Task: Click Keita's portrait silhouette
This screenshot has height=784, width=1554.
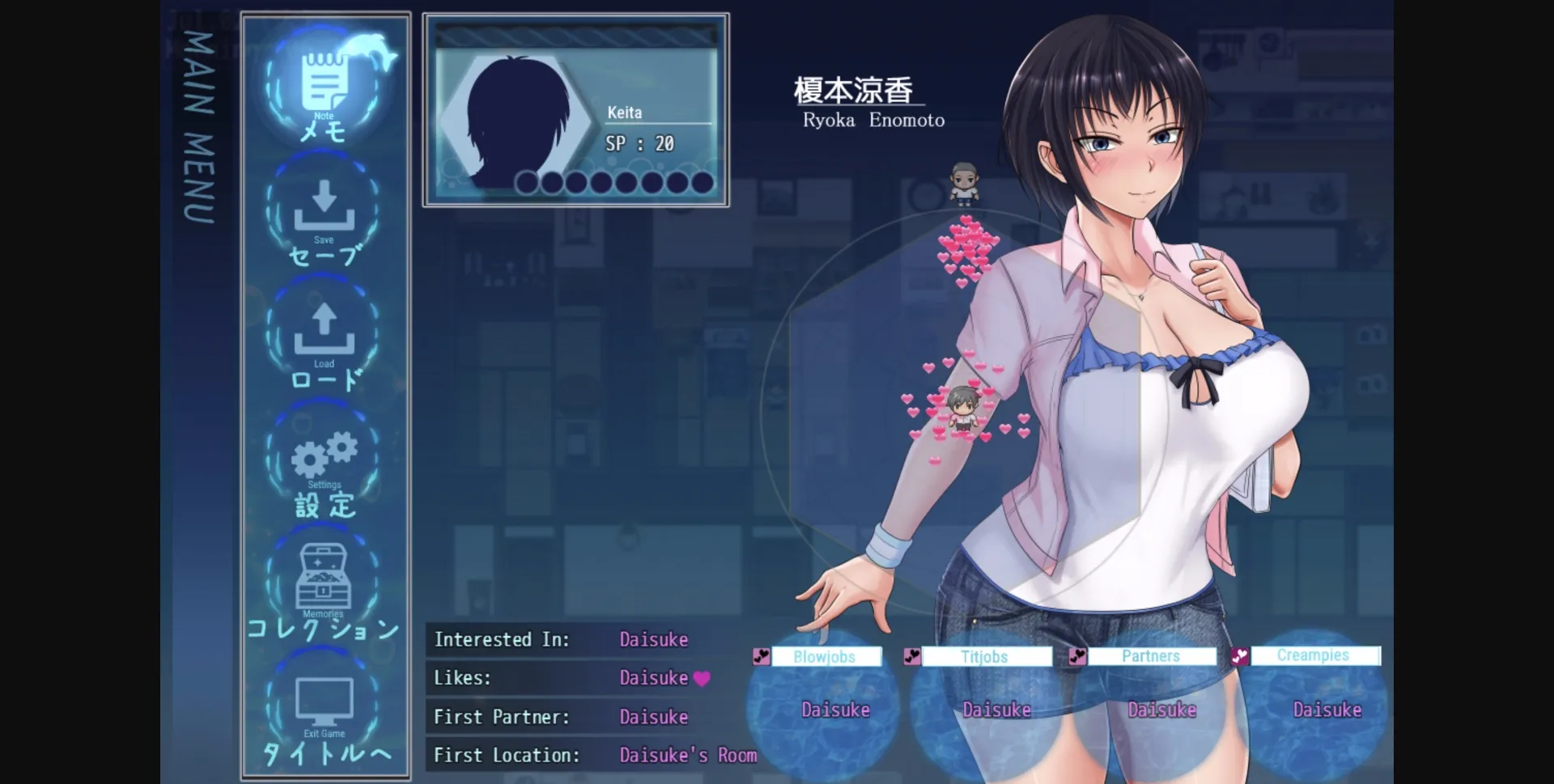Action: pos(518,121)
